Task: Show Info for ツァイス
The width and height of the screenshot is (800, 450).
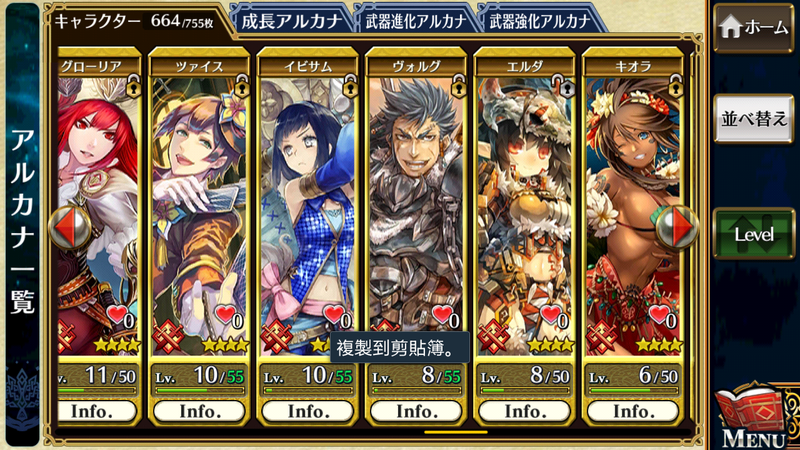Action: pos(200,411)
